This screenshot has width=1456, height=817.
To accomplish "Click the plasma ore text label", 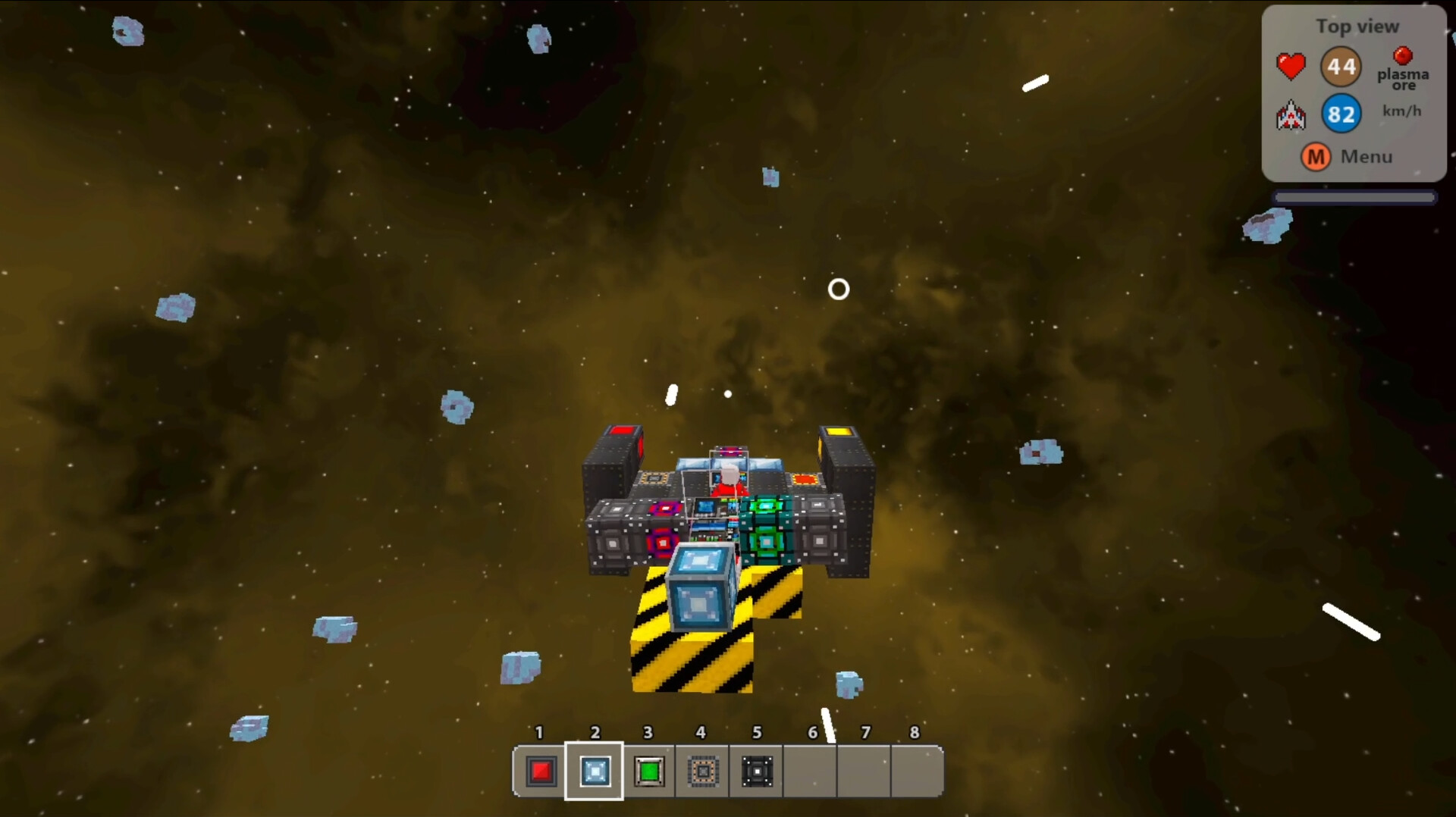I will [1403, 79].
